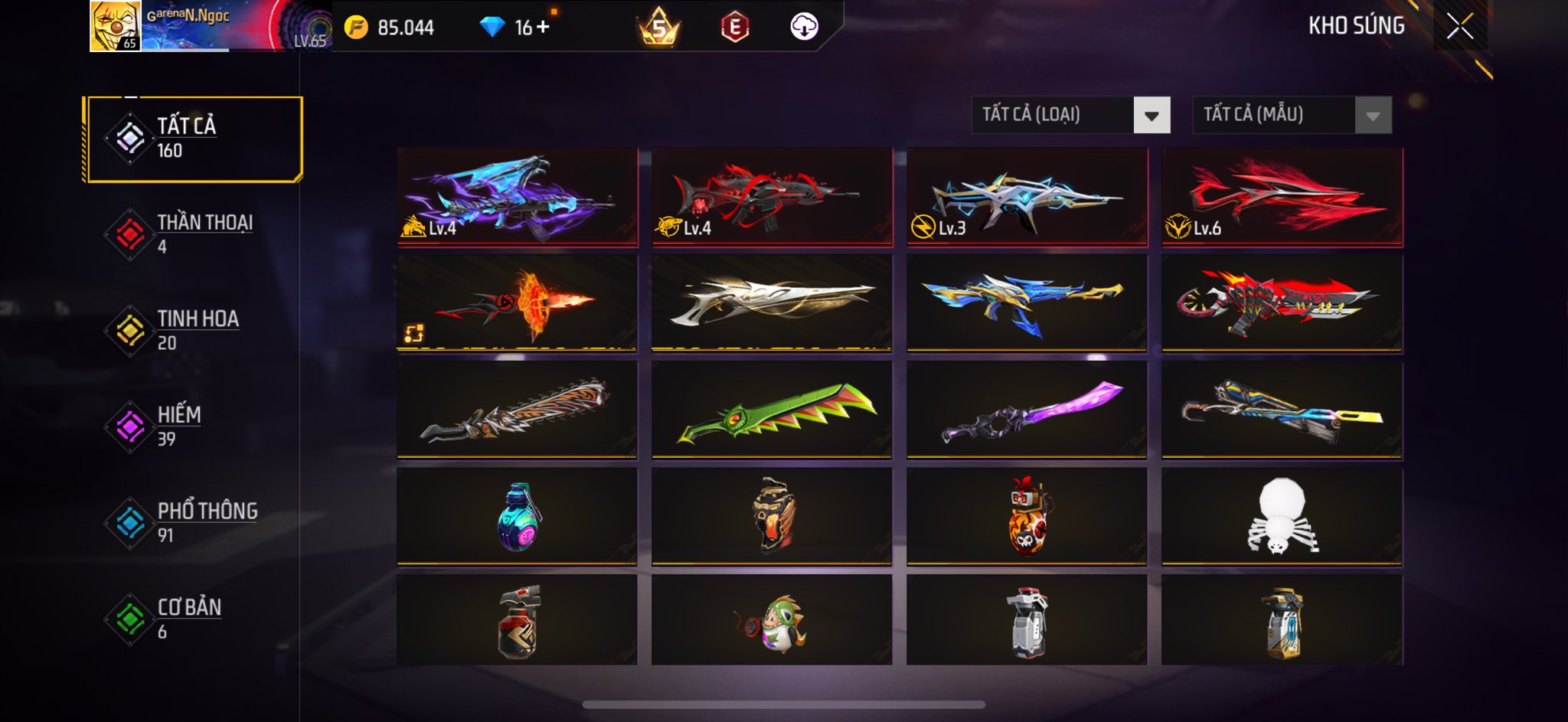The height and width of the screenshot is (722, 1568).
Task: Choose the purple blade melee skin
Action: 1027,411
